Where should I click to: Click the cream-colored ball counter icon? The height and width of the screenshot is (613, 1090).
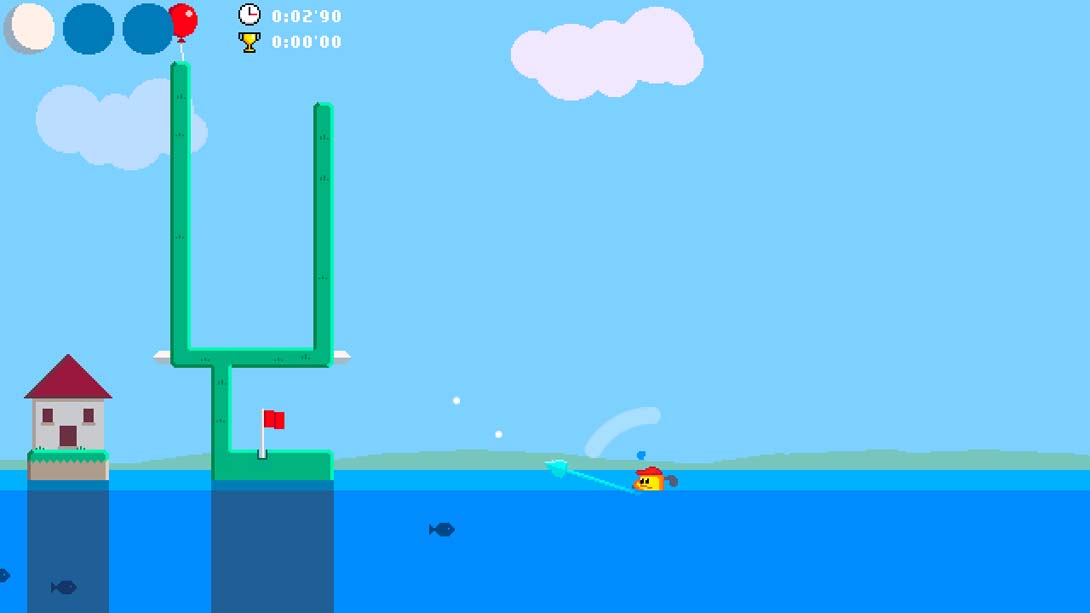click(32, 27)
